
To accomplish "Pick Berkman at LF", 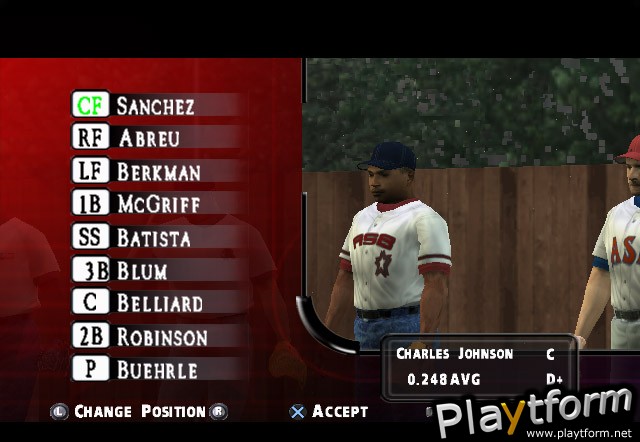I will (158, 171).
